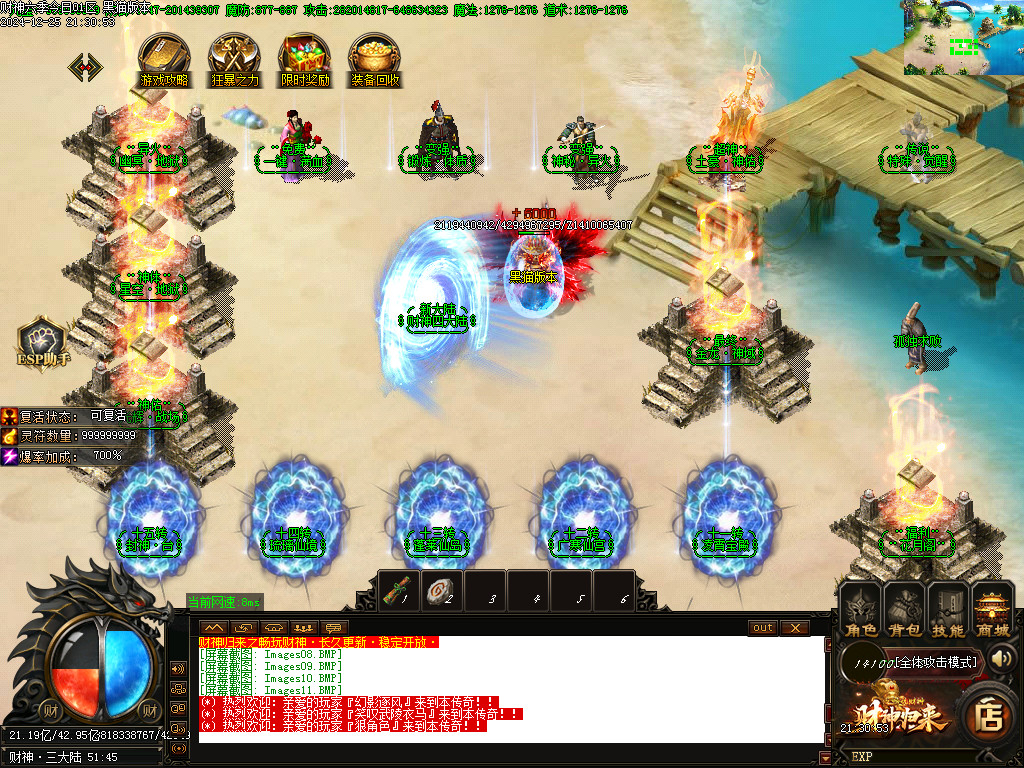Toggle the red-gem collapse arrows for top icons
The width and height of the screenshot is (1024, 768).
pyautogui.click(x=85, y=67)
